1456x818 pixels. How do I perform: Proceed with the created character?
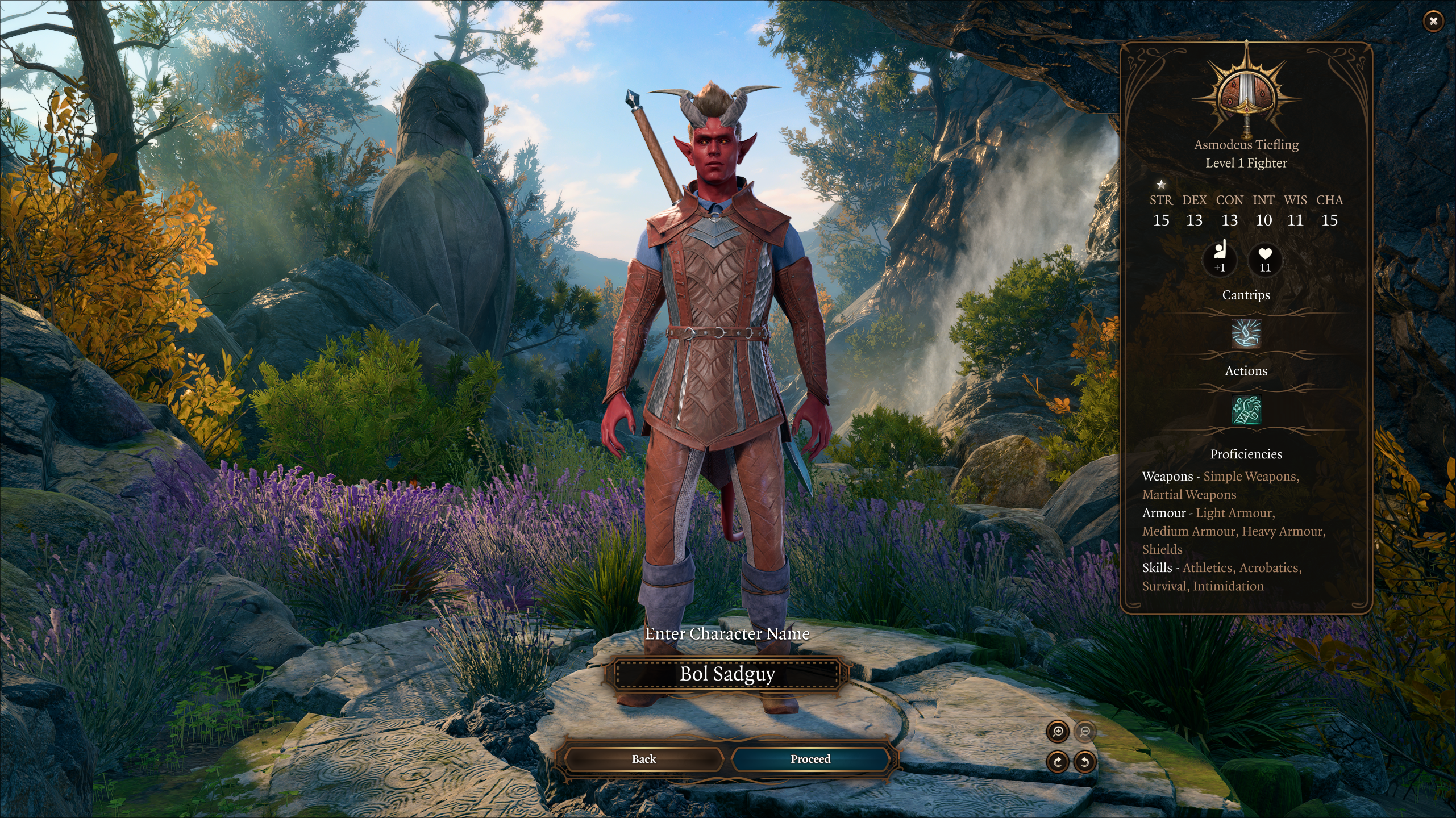pos(810,759)
